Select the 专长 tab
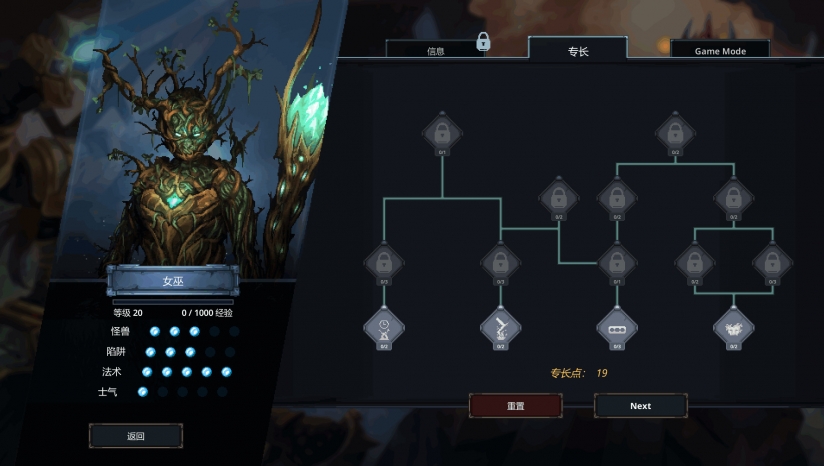 point(578,49)
